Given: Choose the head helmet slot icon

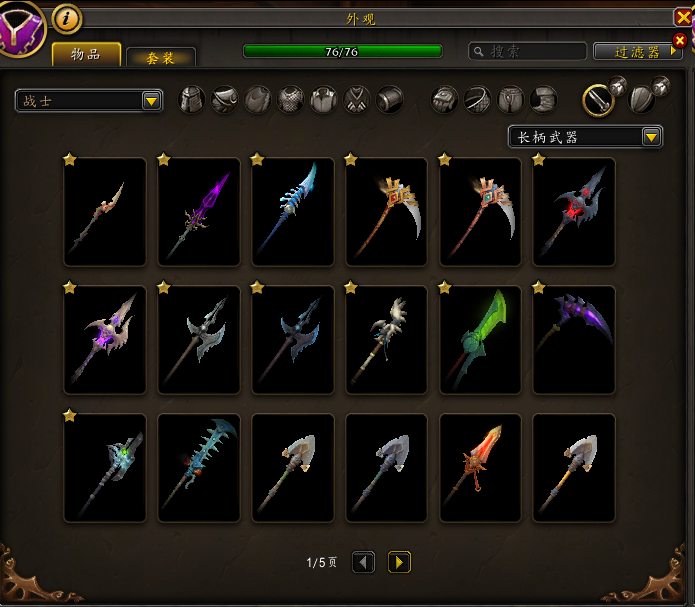Looking at the screenshot, I should tap(192, 99).
